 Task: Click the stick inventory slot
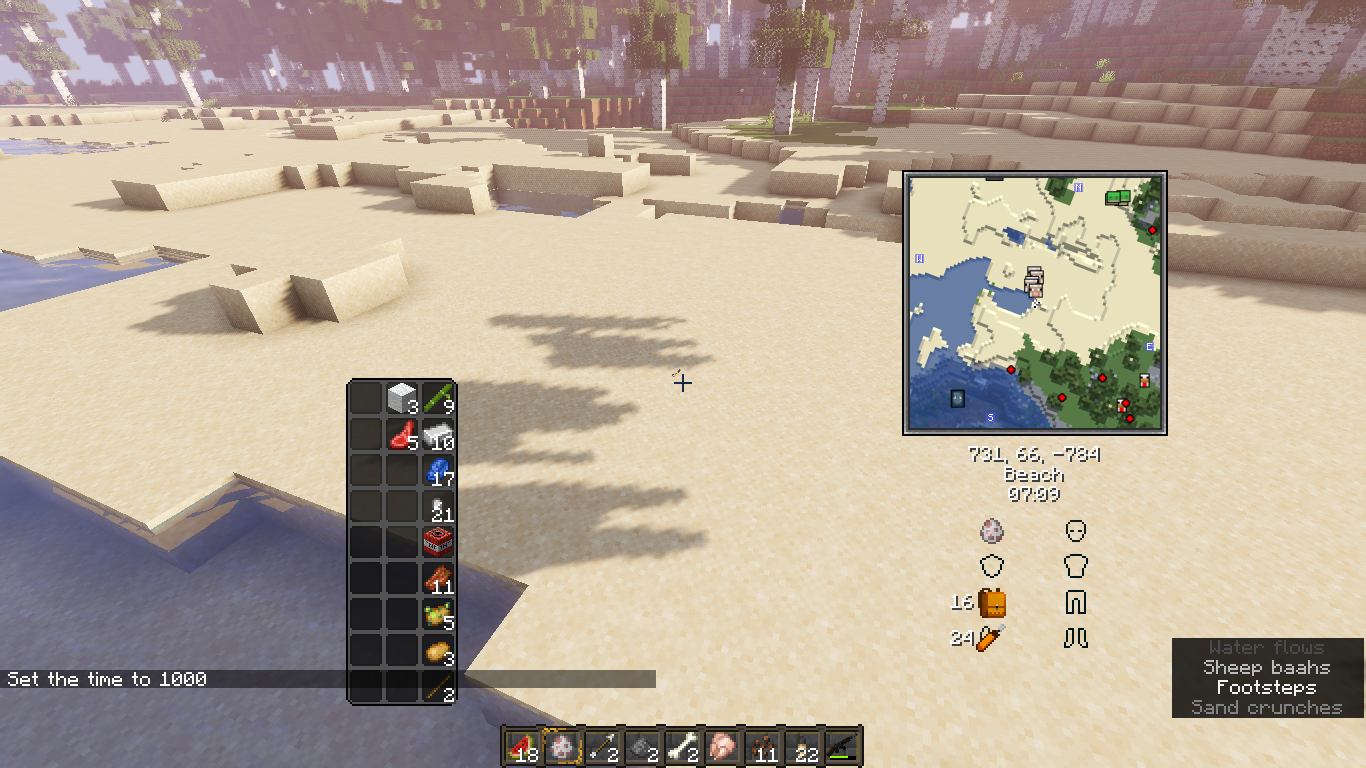pos(438,686)
